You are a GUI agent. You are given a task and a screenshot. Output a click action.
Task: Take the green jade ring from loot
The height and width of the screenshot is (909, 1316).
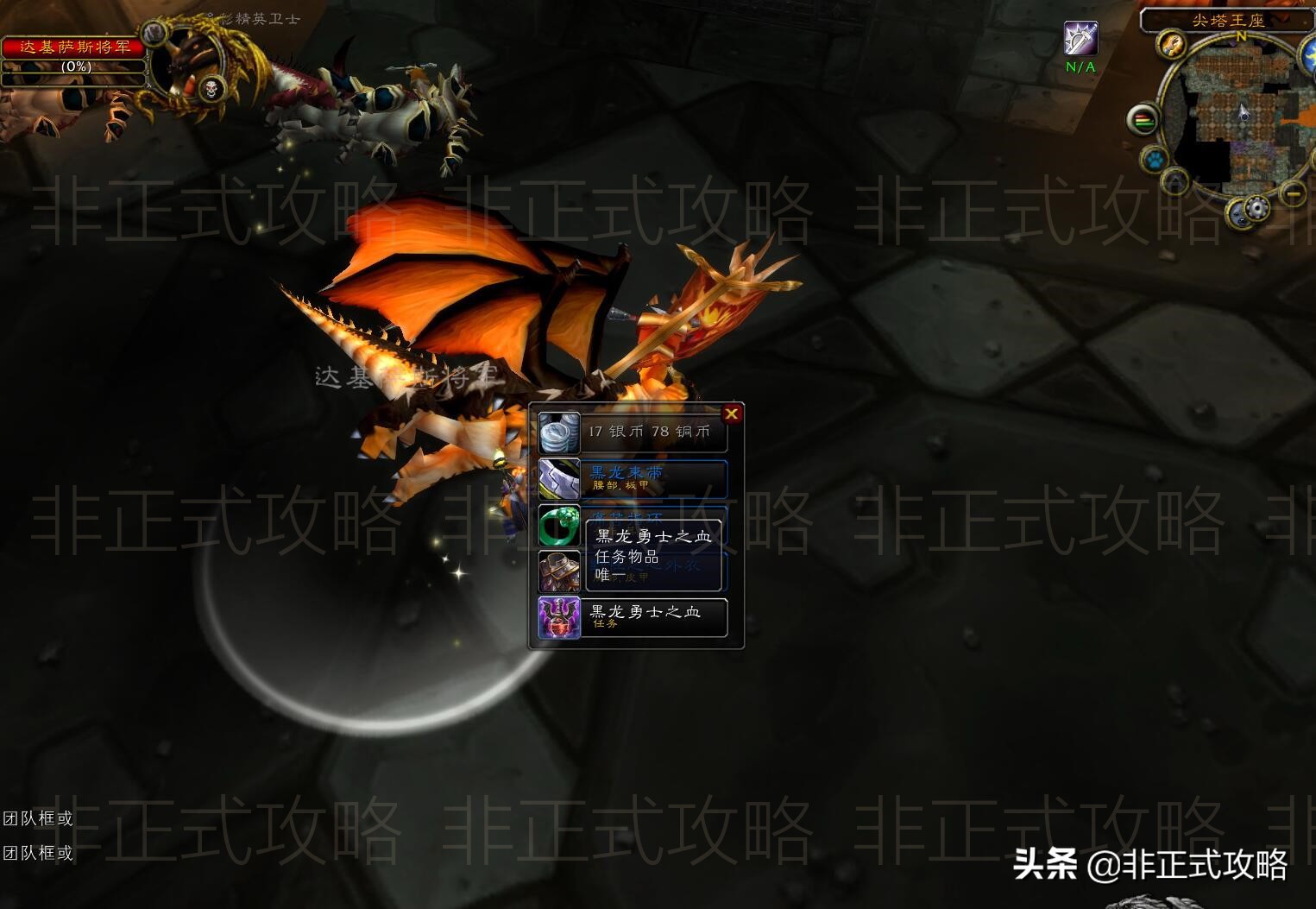coord(559,526)
